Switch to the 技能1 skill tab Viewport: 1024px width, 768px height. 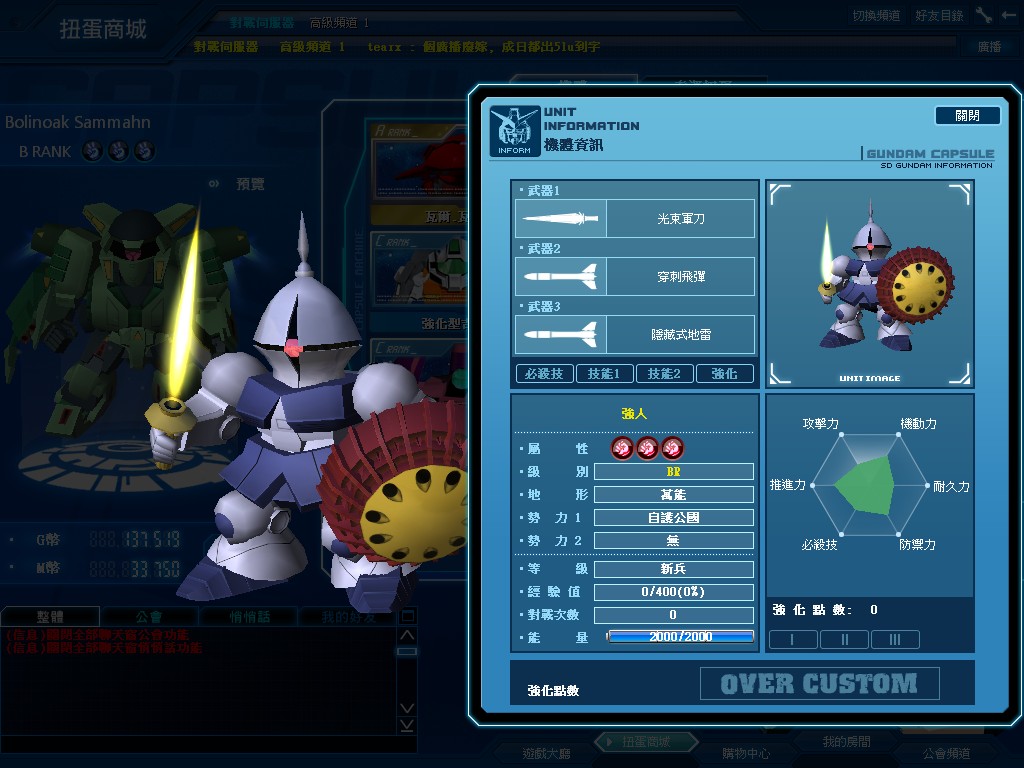point(604,374)
